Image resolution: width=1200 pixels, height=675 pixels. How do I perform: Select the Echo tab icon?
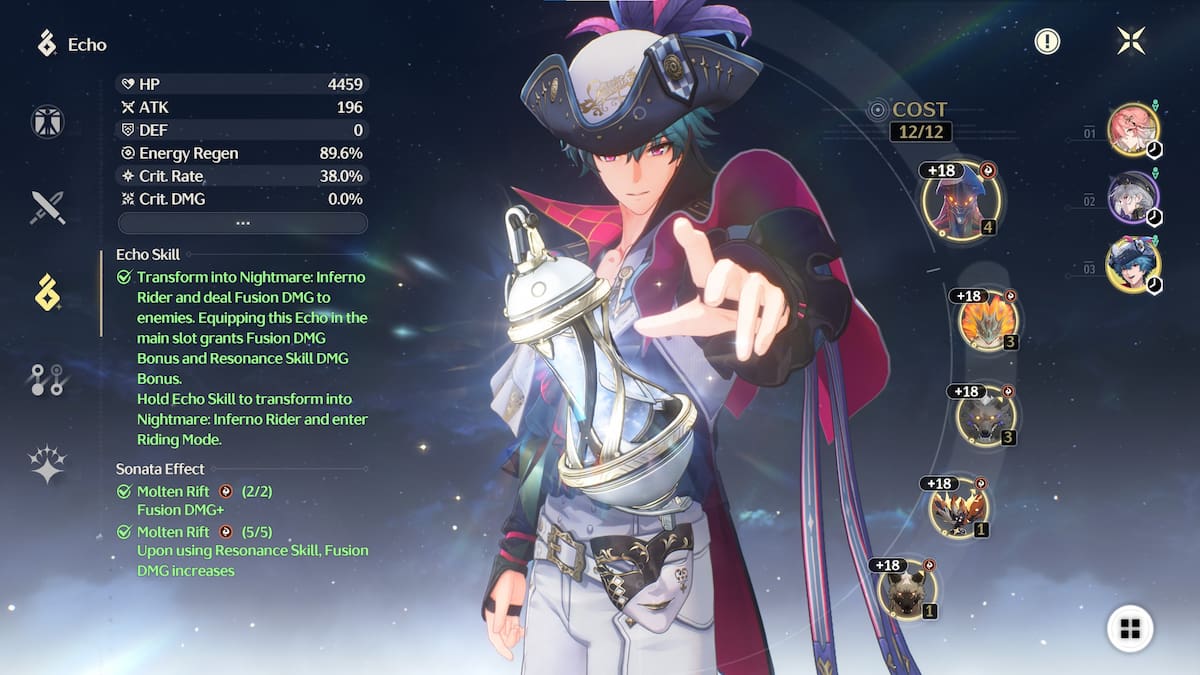[x=47, y=292]
